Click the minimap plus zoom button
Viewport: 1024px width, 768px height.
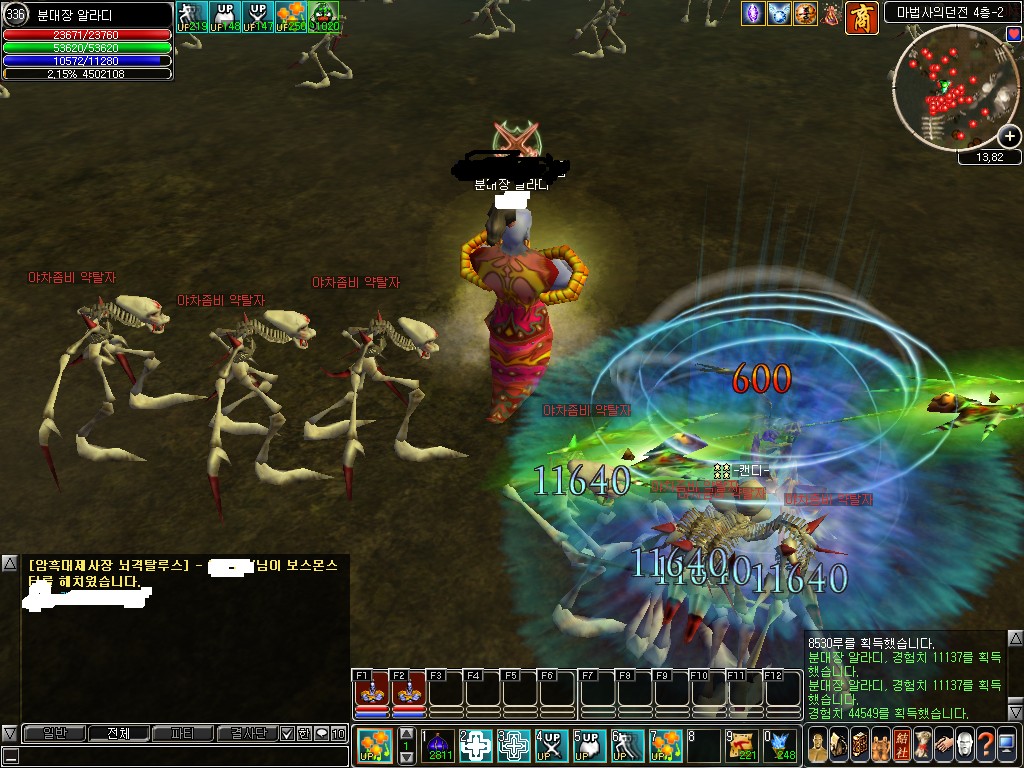point(1010,136)
